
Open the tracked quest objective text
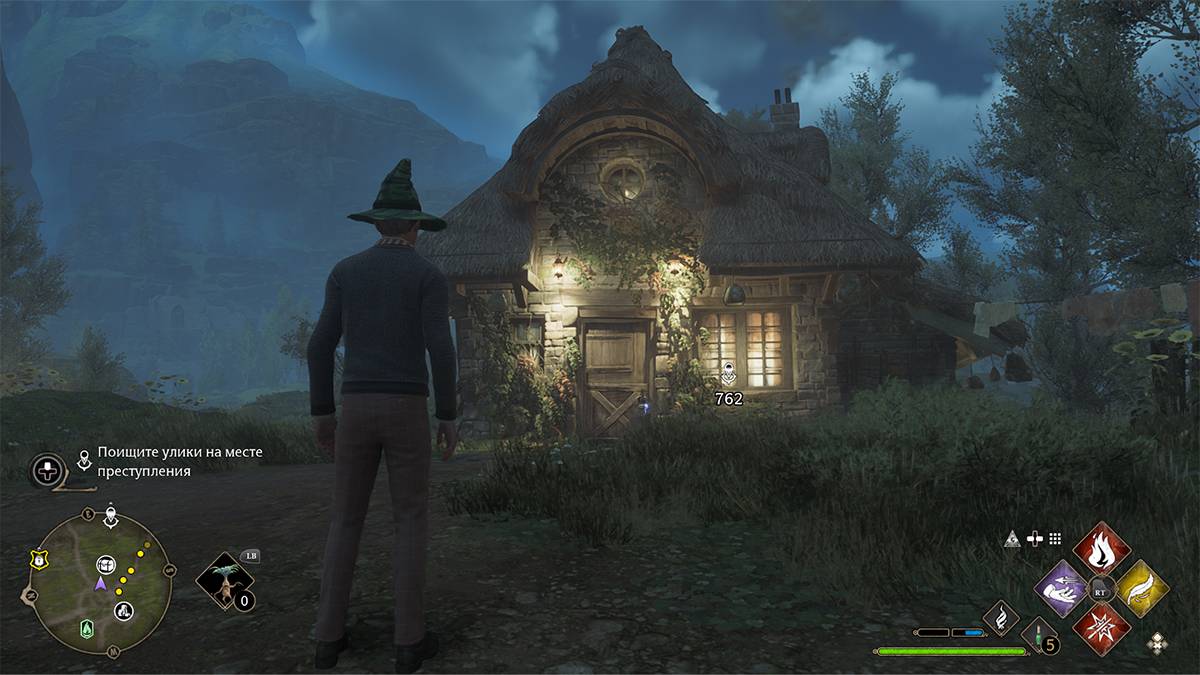click(180, 461)
